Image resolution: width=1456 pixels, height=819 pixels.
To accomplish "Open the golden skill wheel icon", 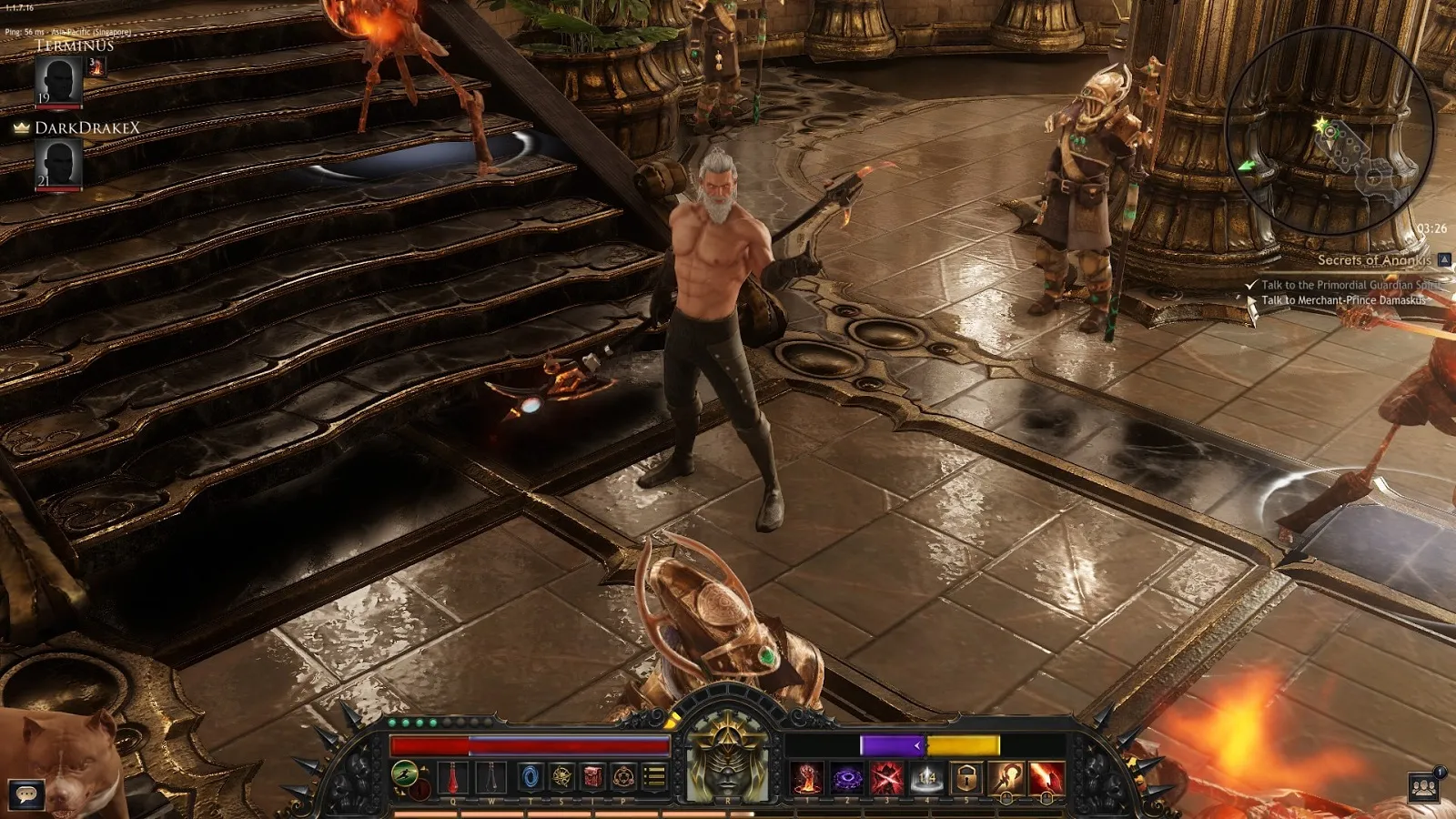I will (562, 777).
